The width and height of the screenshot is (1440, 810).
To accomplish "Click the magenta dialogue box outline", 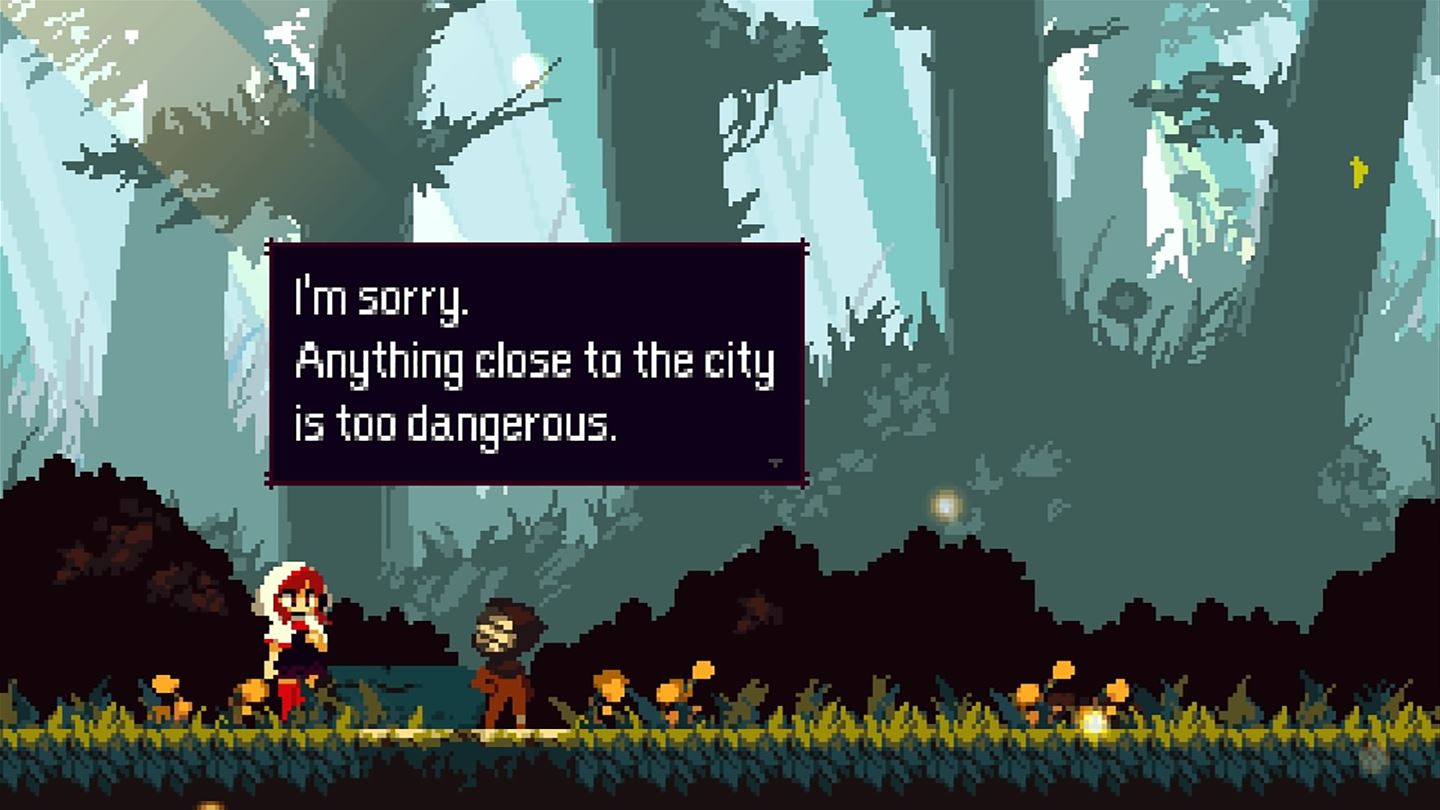I will pos(265,360).
